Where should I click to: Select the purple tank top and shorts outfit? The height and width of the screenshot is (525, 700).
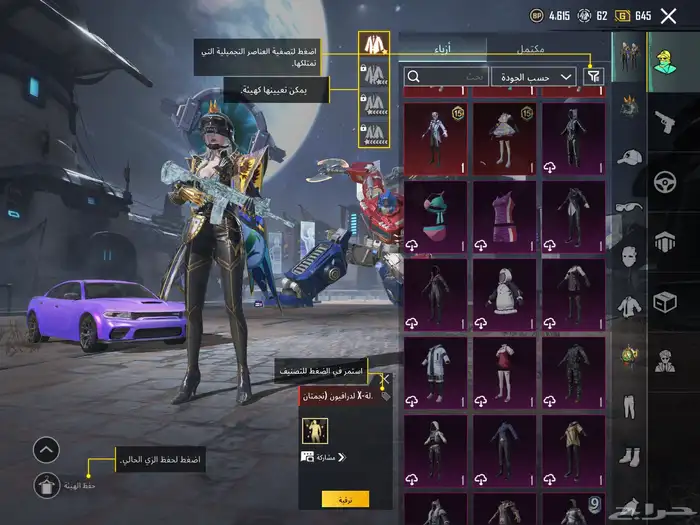point(504,215)
